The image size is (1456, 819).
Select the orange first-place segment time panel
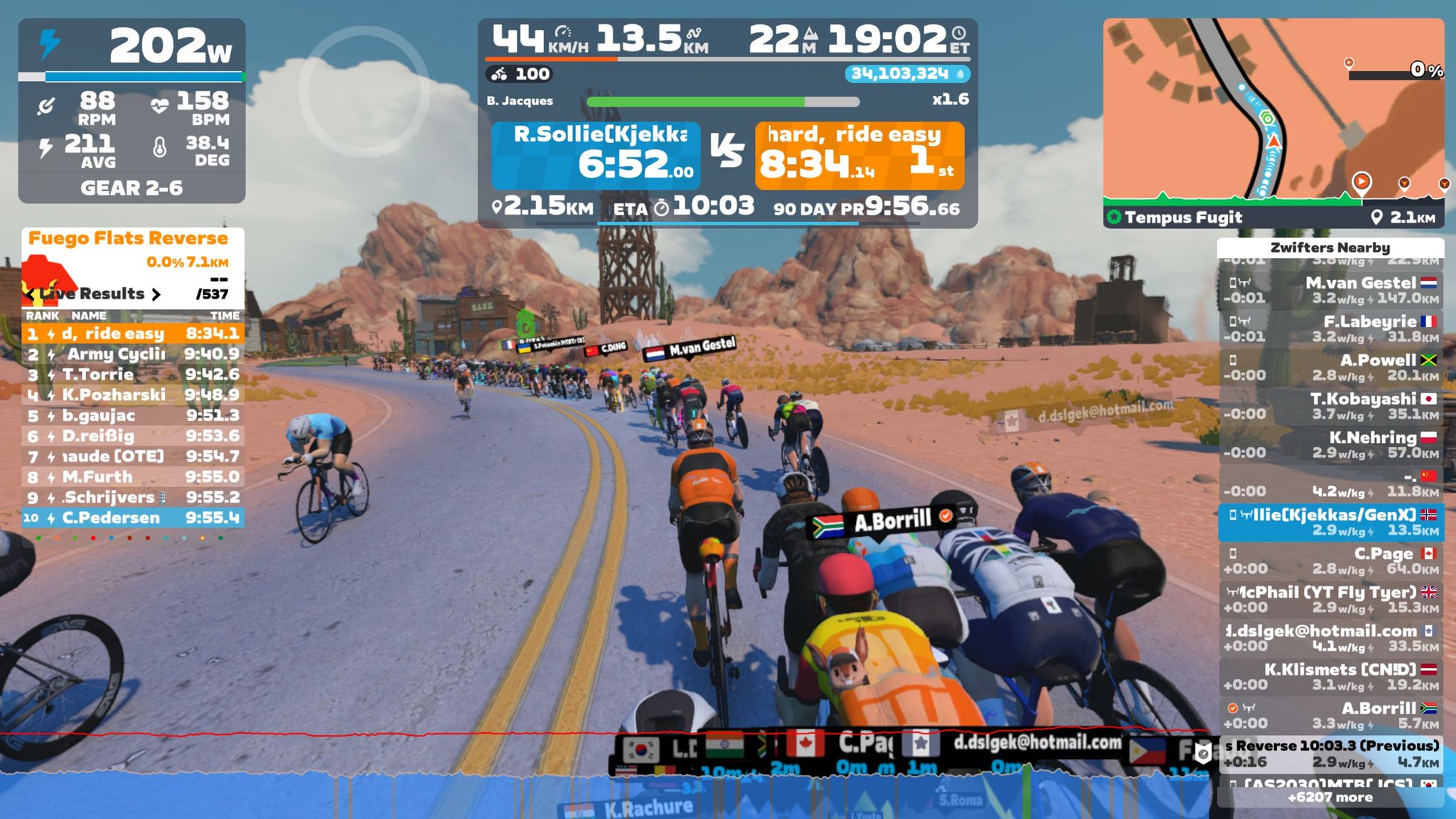click(860, 156)
